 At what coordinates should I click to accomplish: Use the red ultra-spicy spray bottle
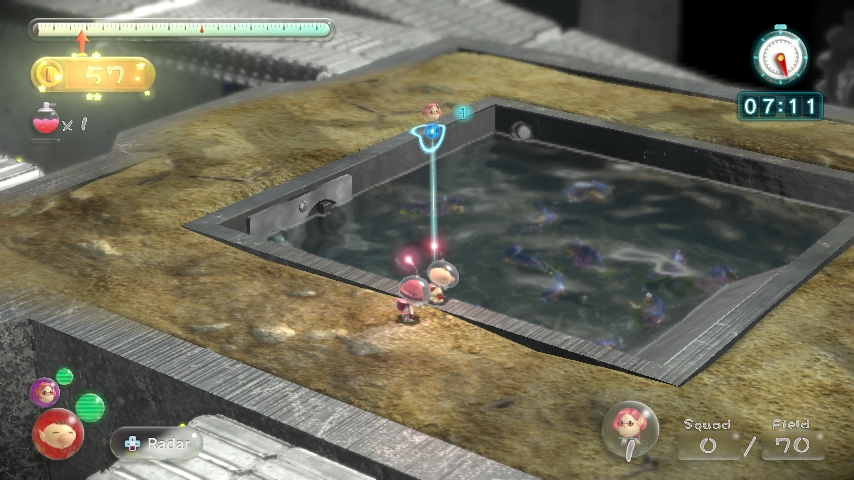[x=44, y=124]
